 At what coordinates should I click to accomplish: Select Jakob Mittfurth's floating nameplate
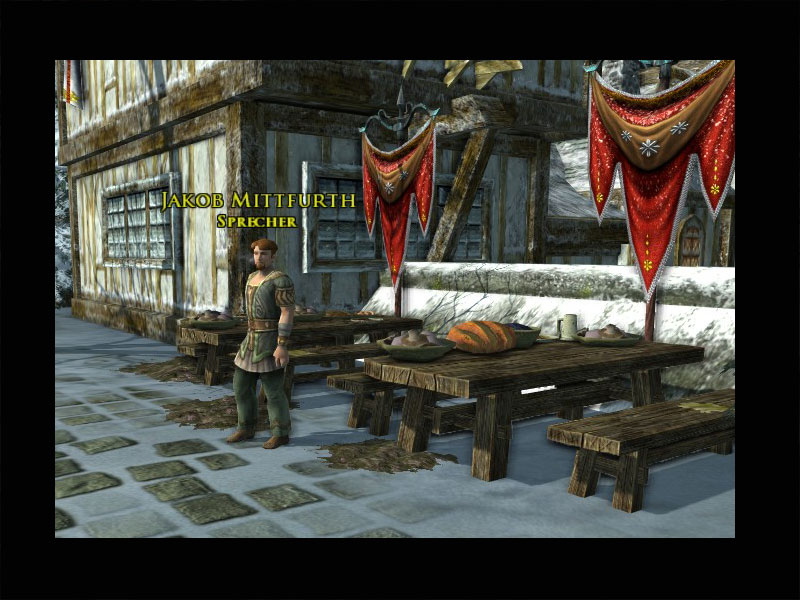coord(257,202)
